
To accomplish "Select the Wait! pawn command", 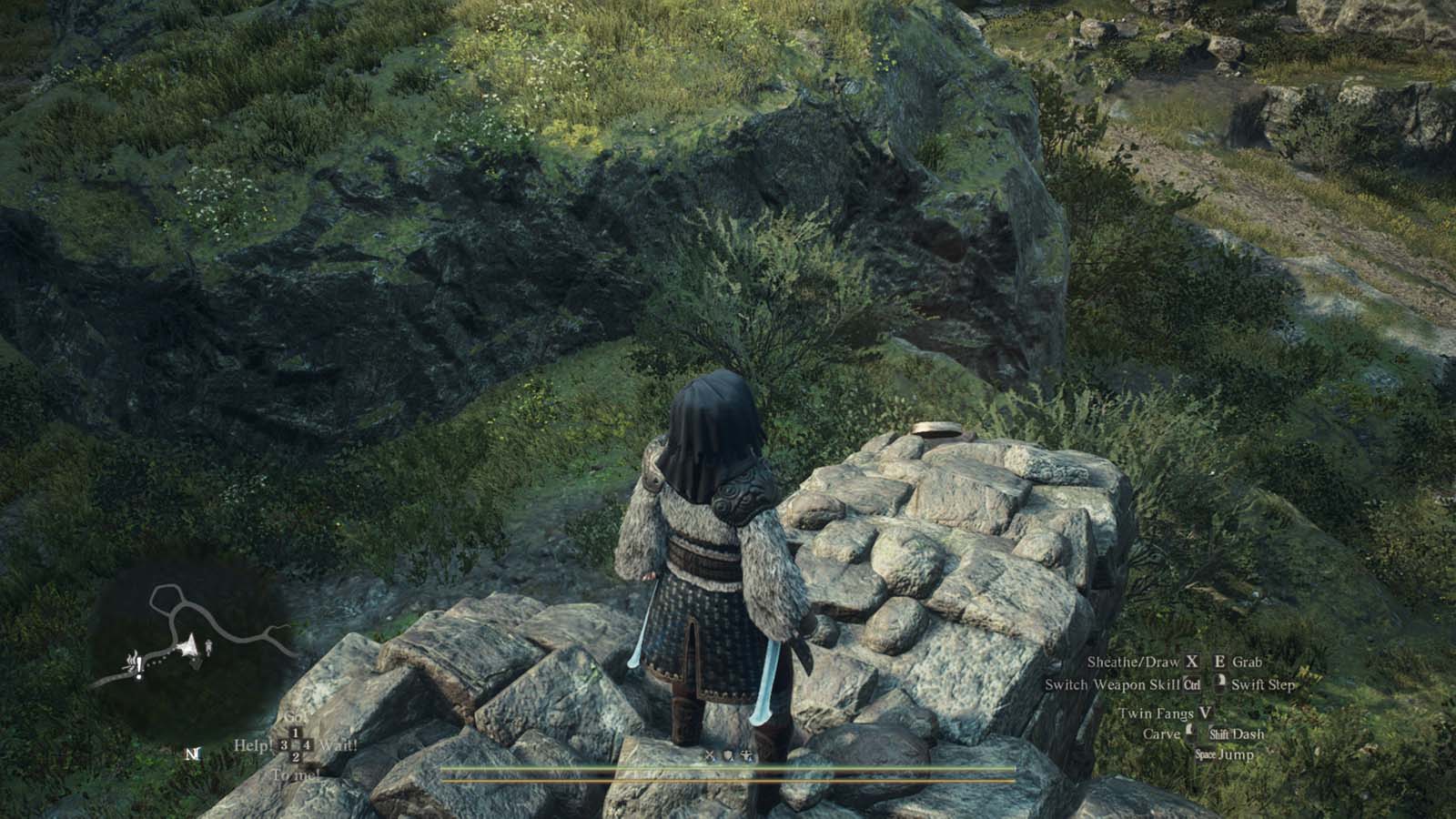I will [x=339, y=745].
